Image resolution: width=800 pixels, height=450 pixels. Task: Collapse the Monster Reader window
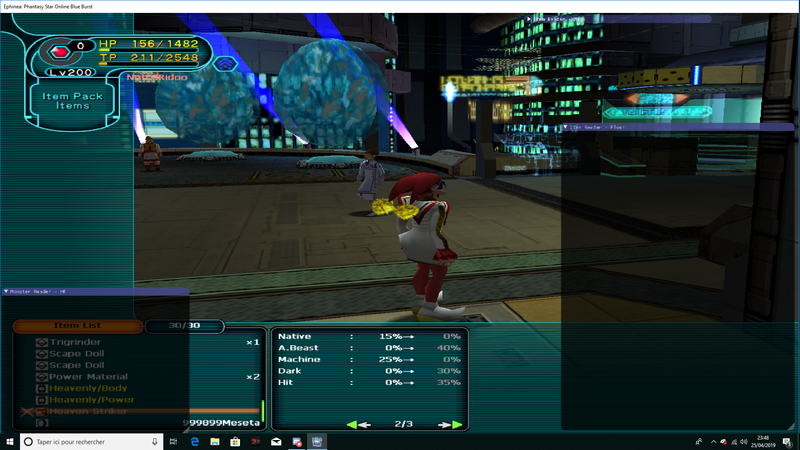pyautogui.click(x=8, y=291)
